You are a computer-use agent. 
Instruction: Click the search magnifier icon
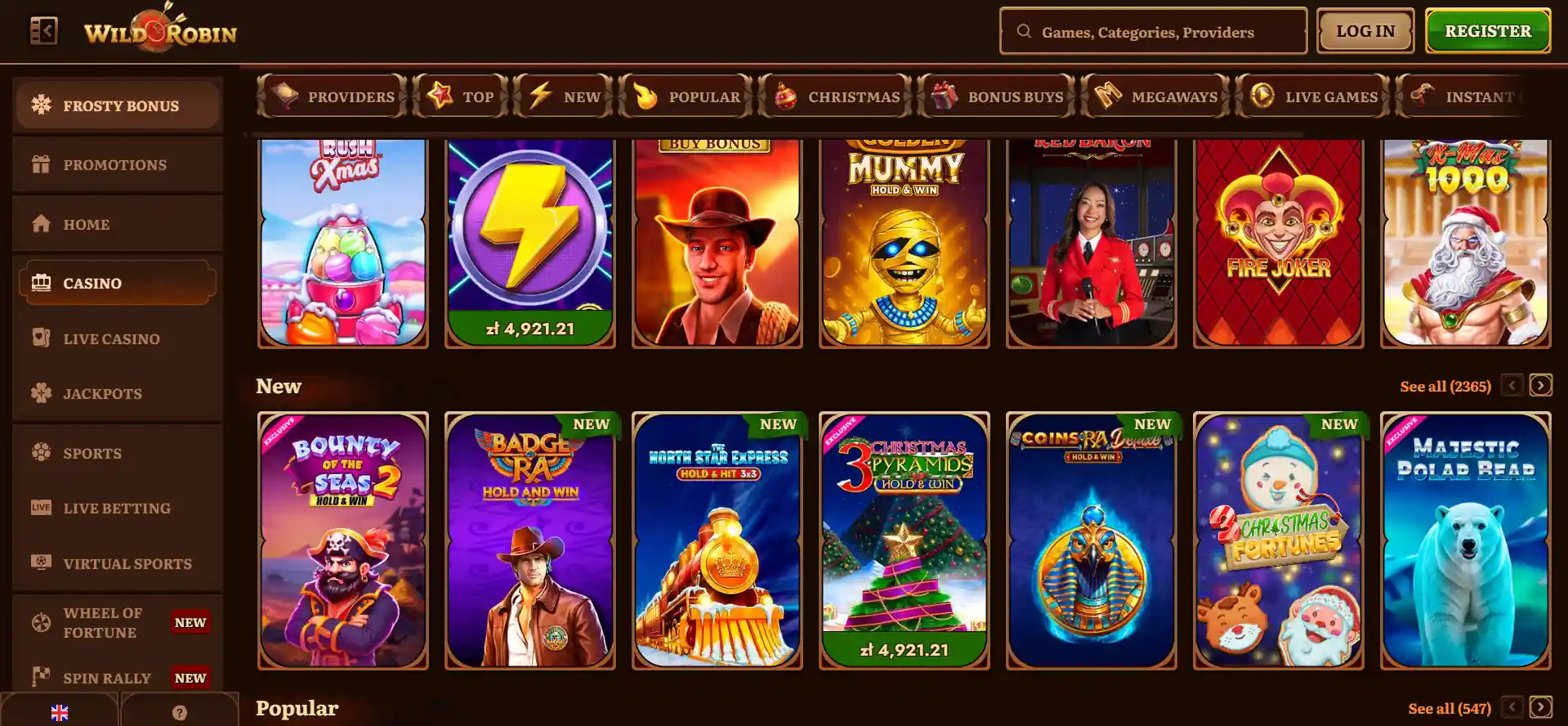(1024, 31)
